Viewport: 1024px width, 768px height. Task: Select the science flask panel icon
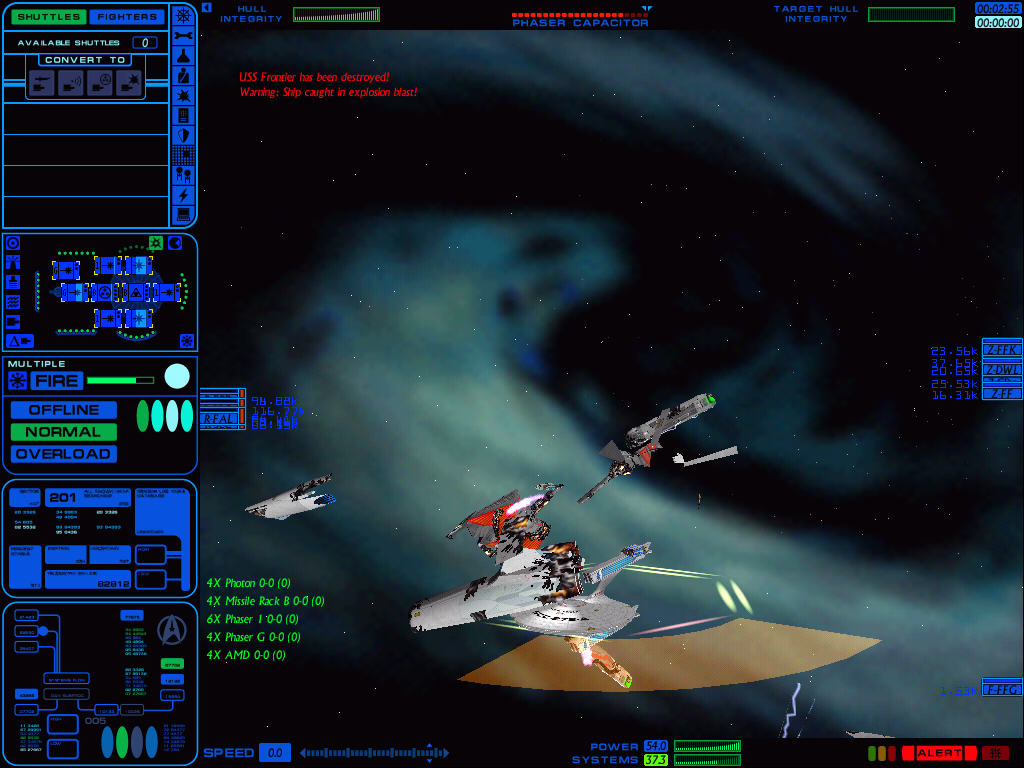click(184, 55)
